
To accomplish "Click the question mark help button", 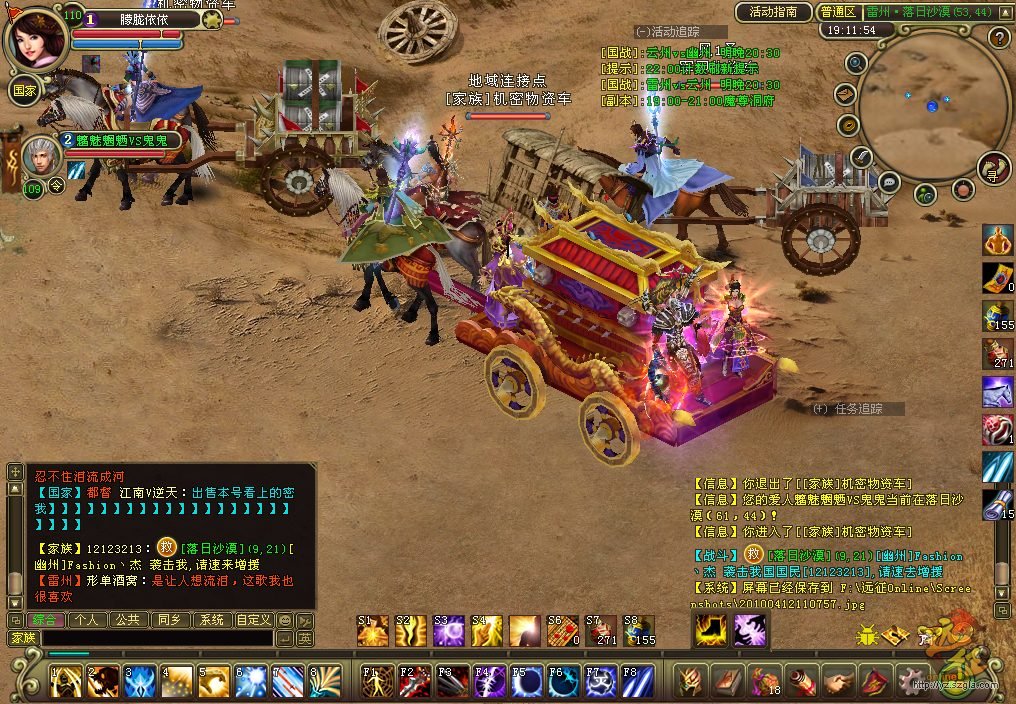I will click(x=998, y=38).
